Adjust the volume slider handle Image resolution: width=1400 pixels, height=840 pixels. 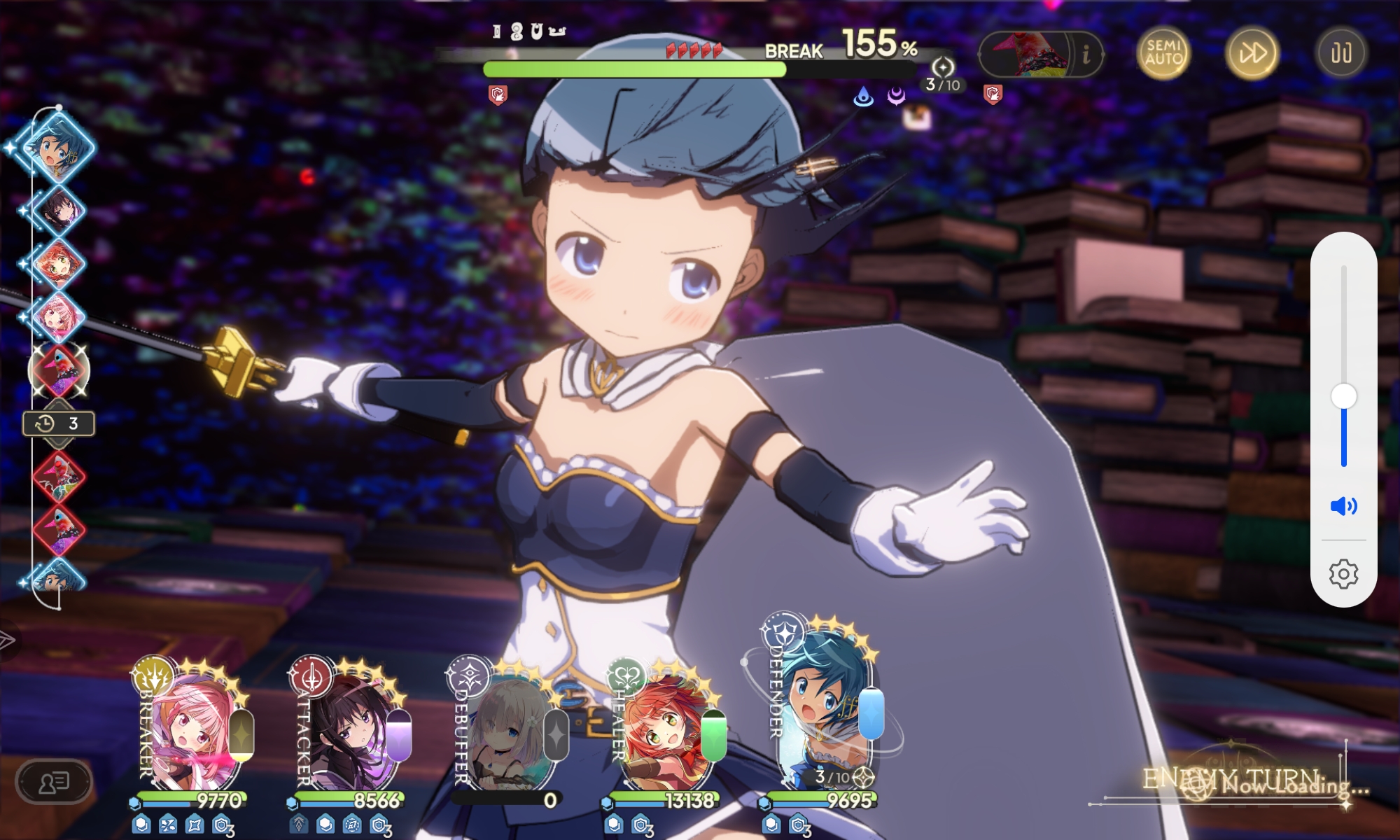1343,397
